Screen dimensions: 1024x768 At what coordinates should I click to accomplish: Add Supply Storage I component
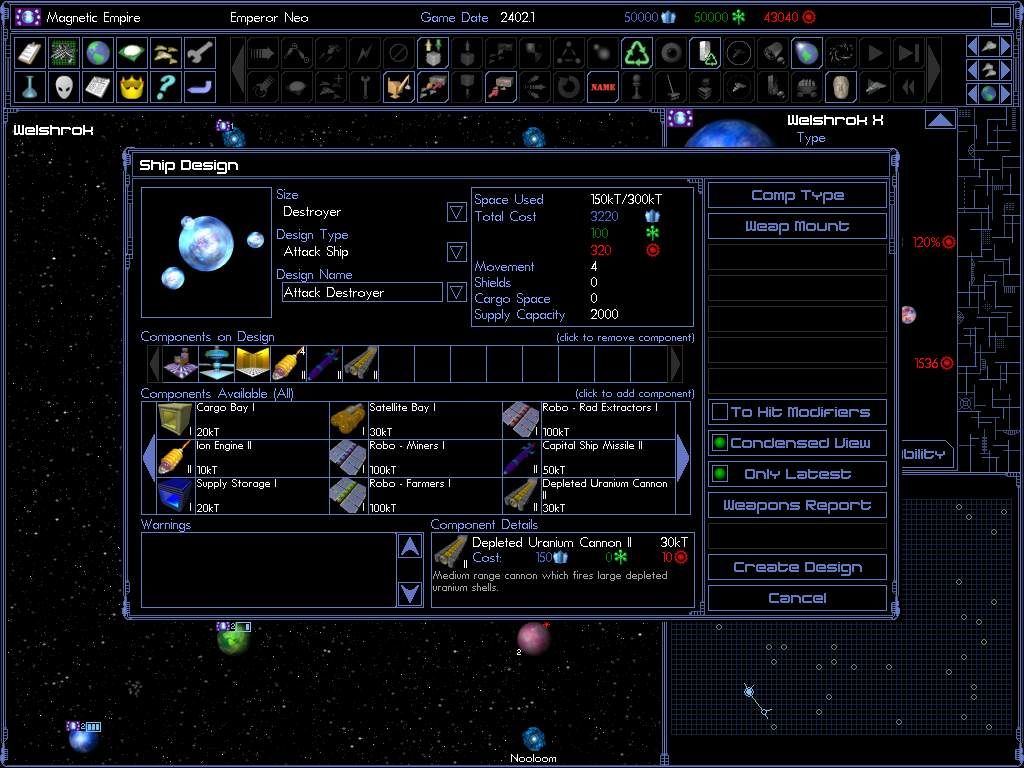coord(243,496)
